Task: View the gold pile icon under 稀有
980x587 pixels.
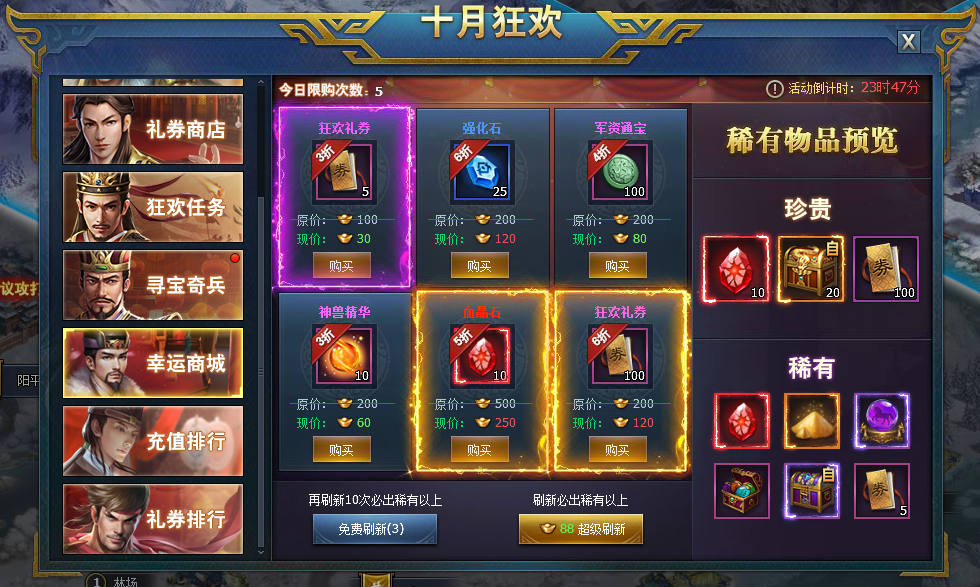Action: click(811, 421)
